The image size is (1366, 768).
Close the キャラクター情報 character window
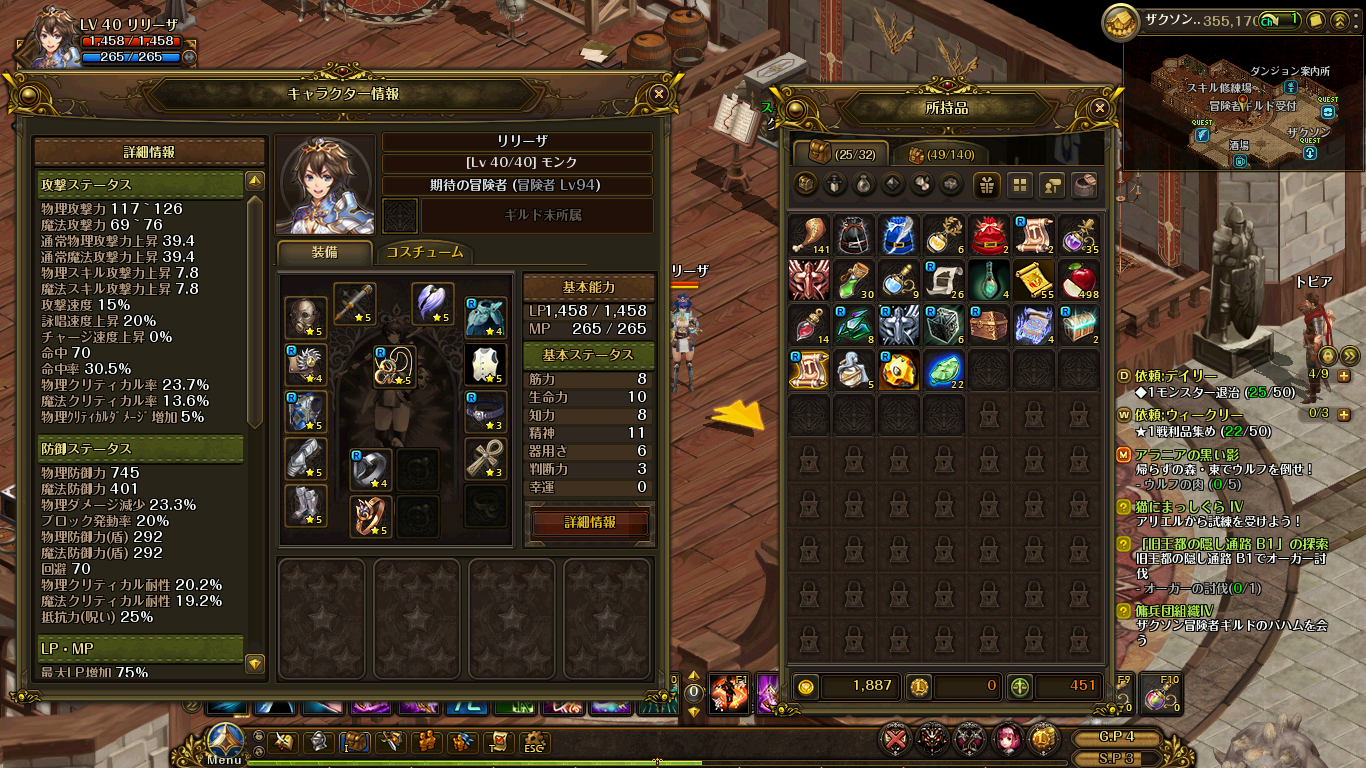point(658,93)
